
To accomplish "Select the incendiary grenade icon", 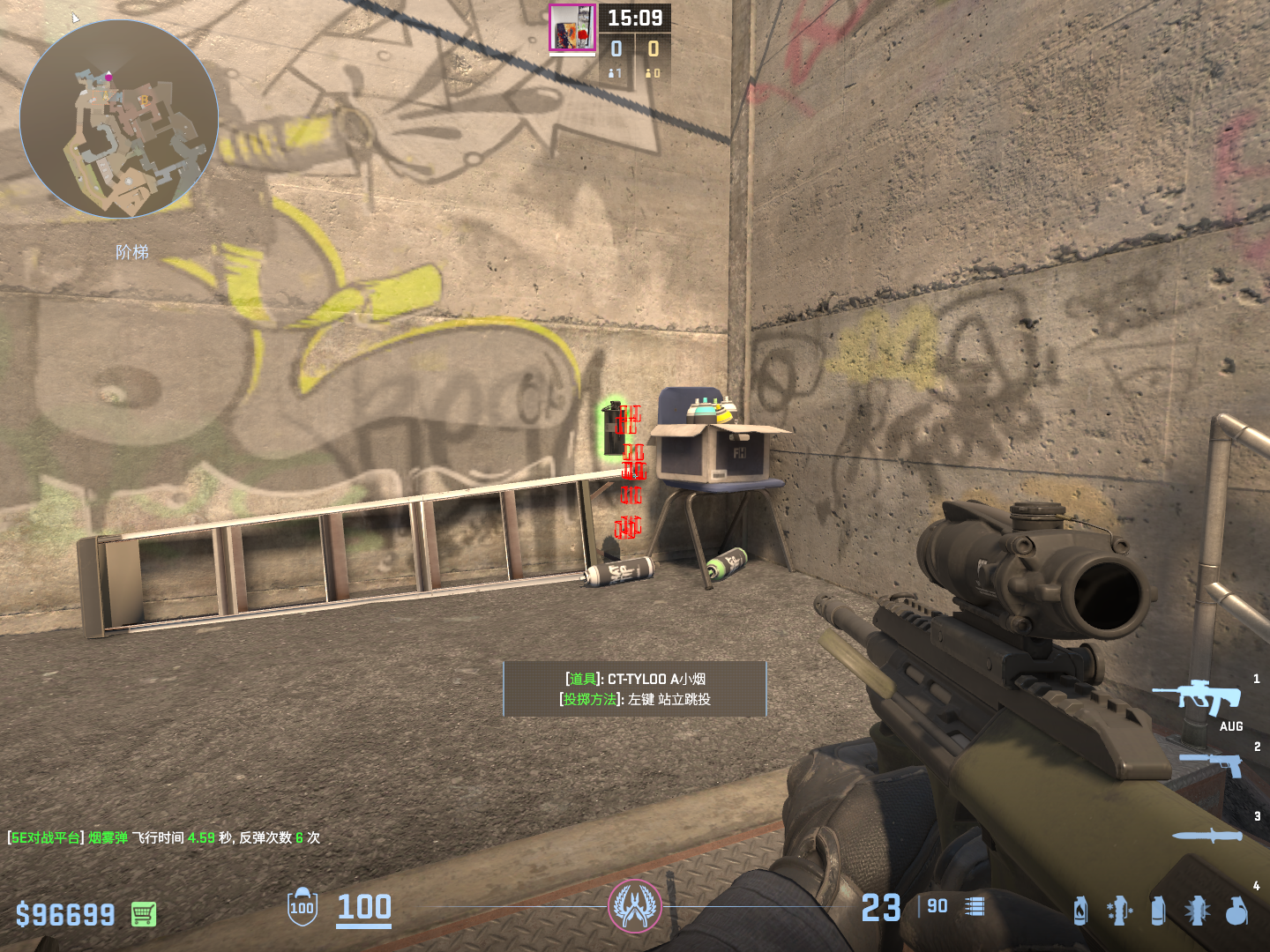I will [x=1080, y=911].
